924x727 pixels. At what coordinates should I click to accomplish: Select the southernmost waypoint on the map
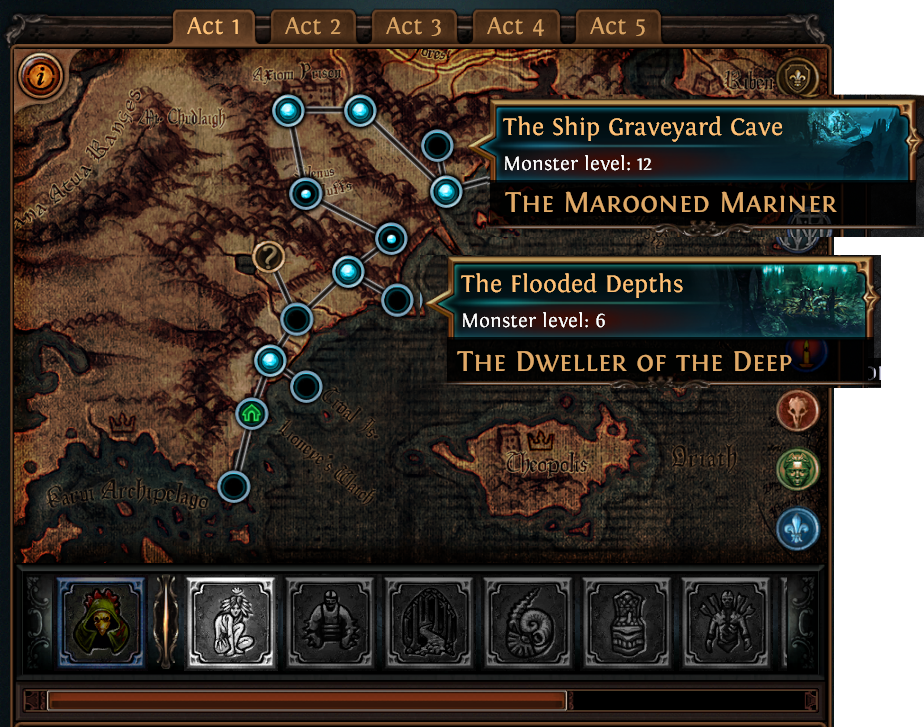coord(233,487)
